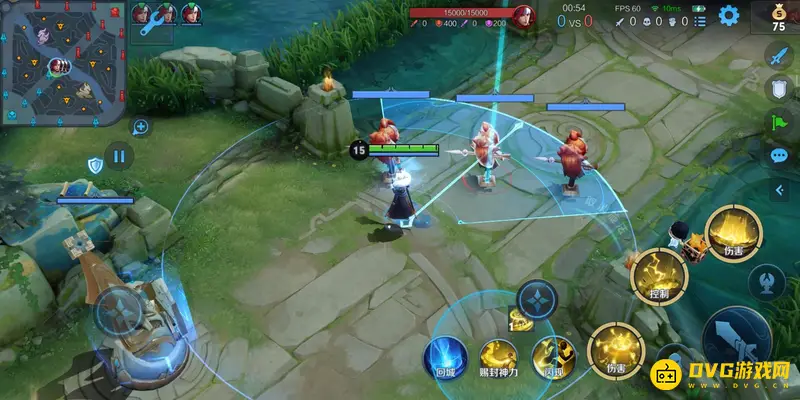Tap the green flag rally signal
Image resolution: width=800 pixels, height=400 pixels.
coord(779,122)
